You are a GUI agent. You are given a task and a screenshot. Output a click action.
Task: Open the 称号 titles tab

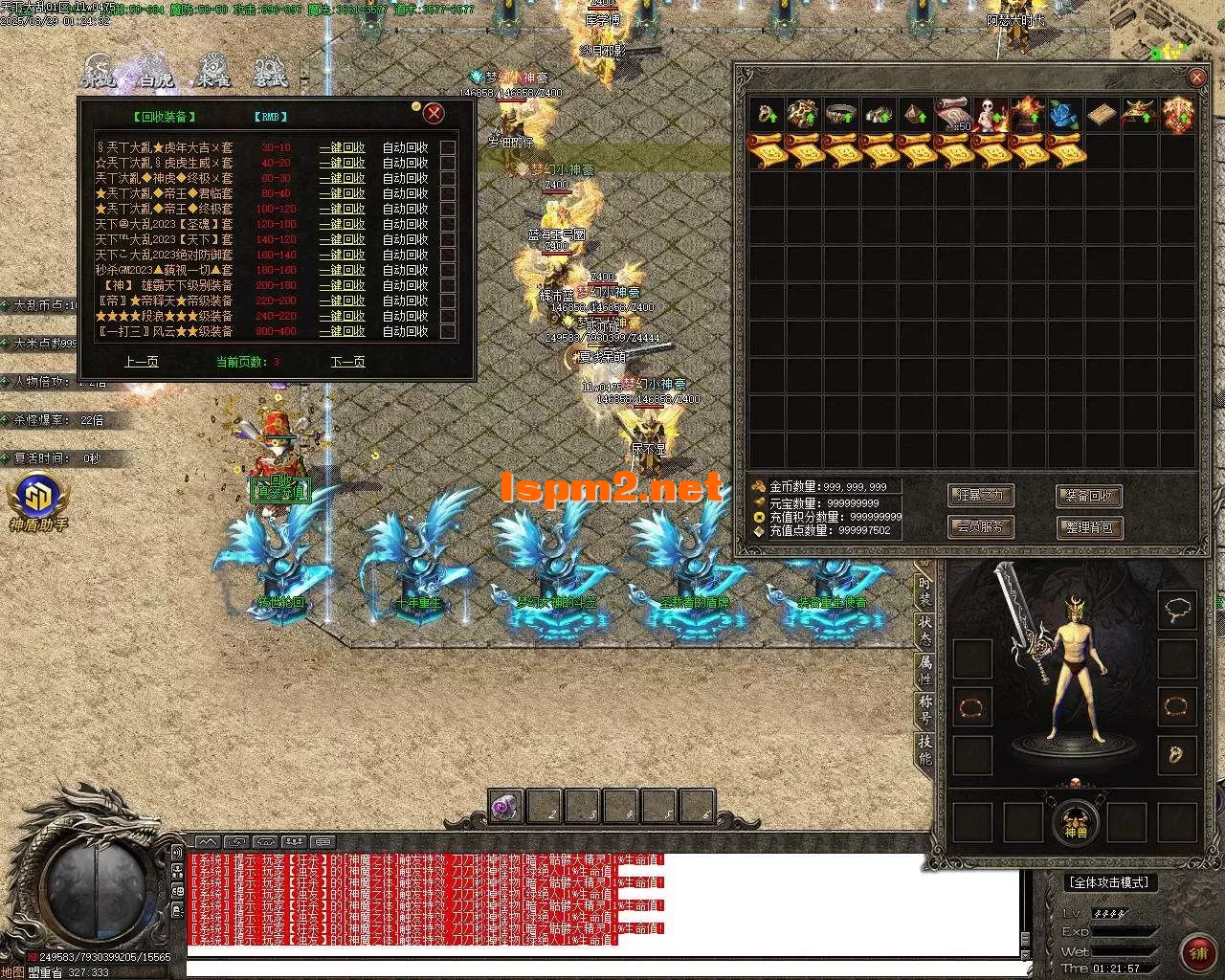[x=925, y=709]
